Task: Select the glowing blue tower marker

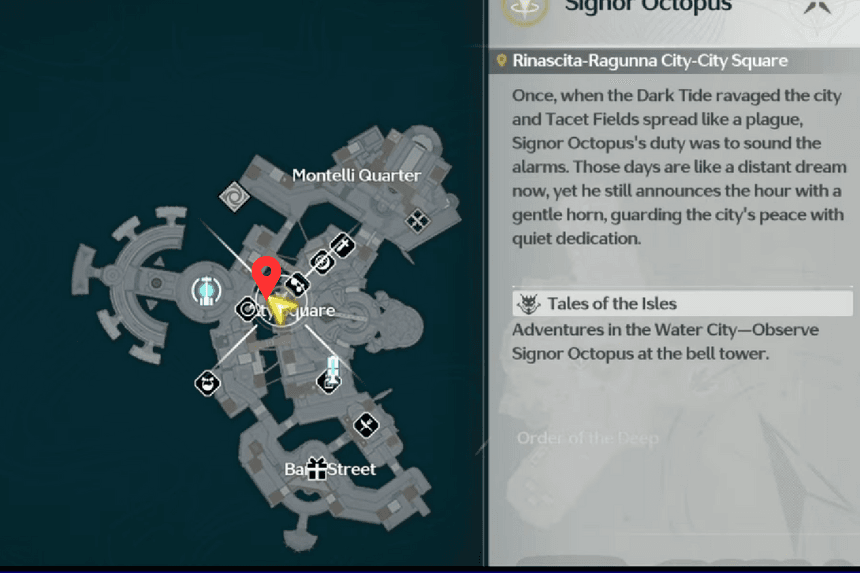Action: [x=333, y=366]
